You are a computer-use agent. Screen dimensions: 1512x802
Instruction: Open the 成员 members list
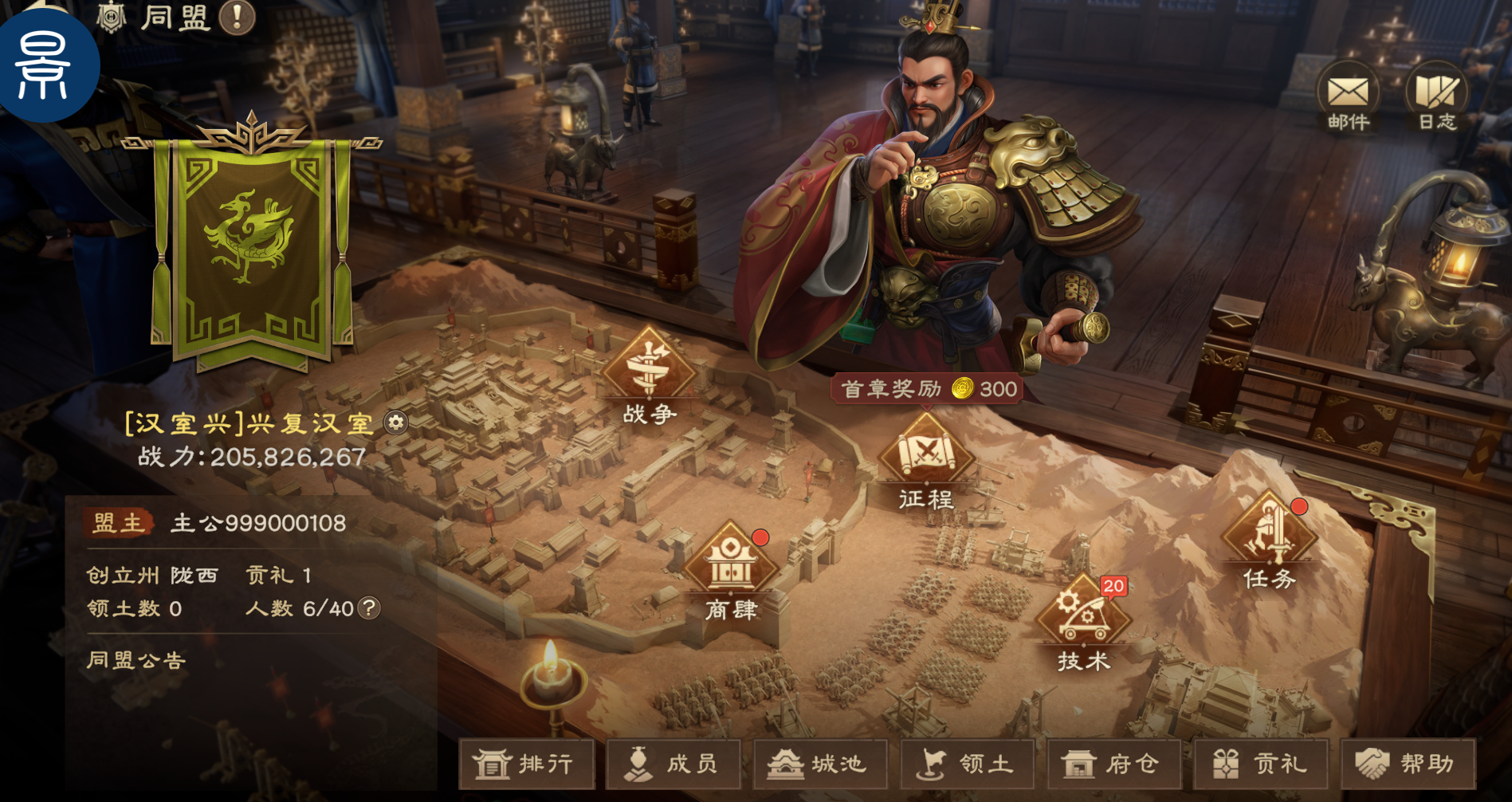pos(674,764)
